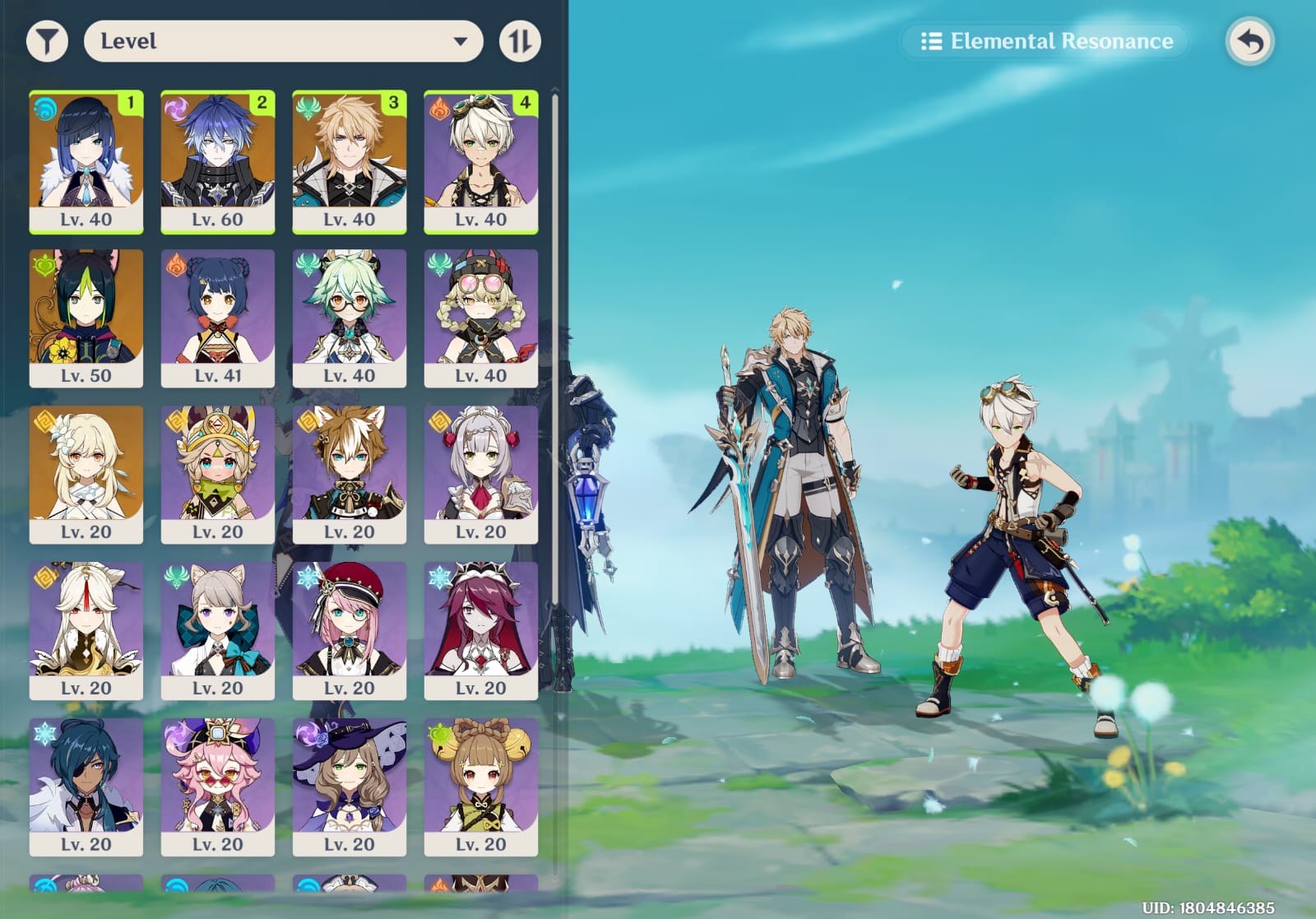1316x919 pixels.
Task: Pick Ningguang's portrait
Action: [x=86, y=630]
